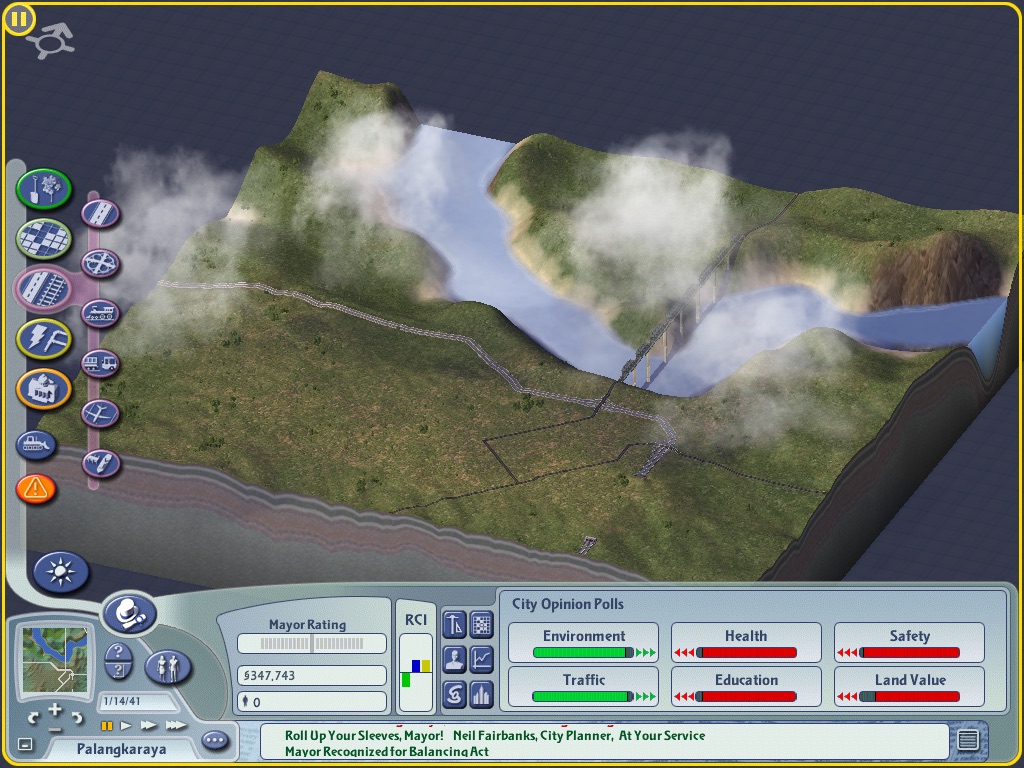Select the airport airplane tool
The width and height of the screenshot is (1024, 768).
[100, 413]
